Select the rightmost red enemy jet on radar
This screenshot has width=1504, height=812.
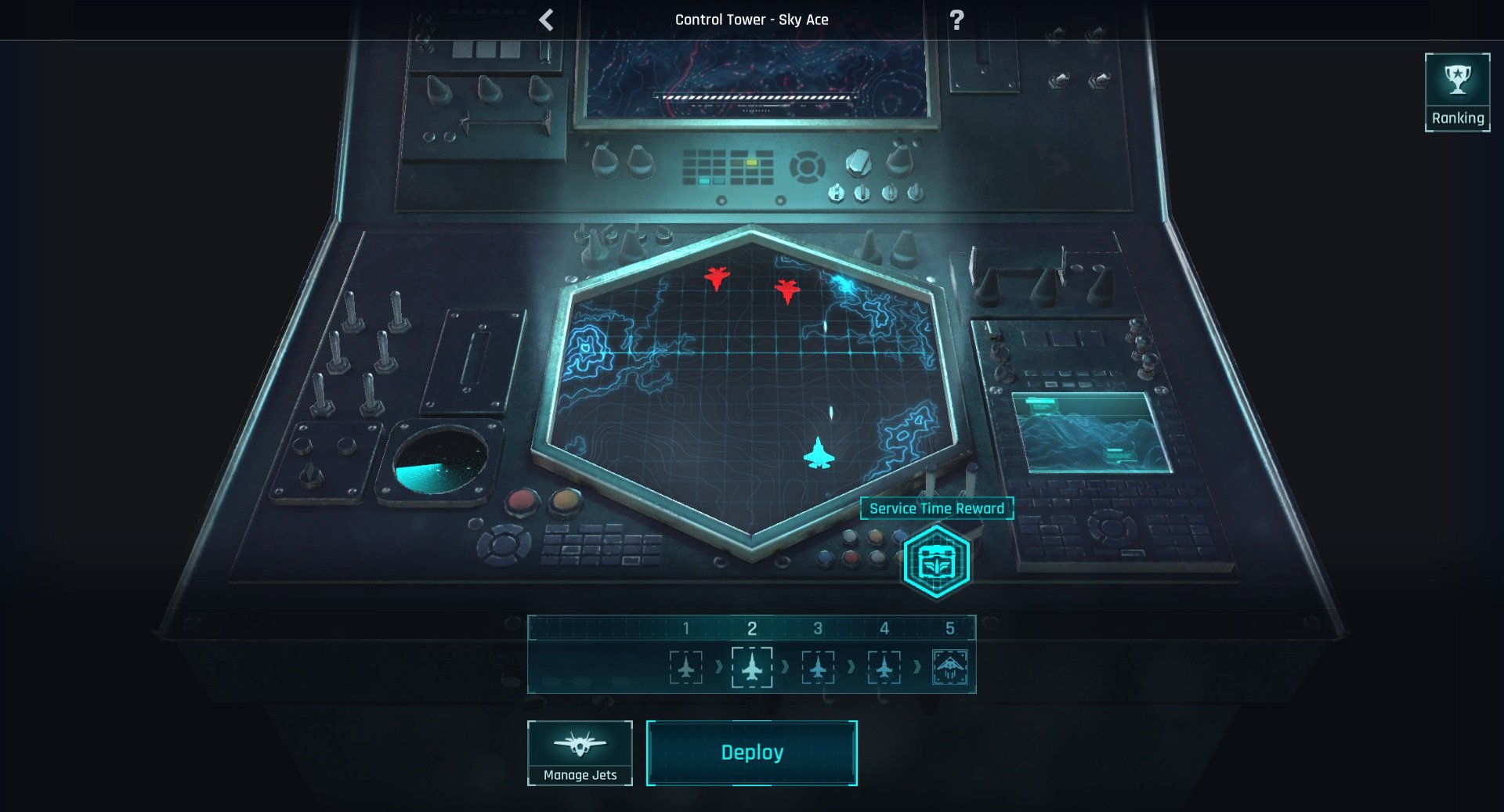[786, 290]
